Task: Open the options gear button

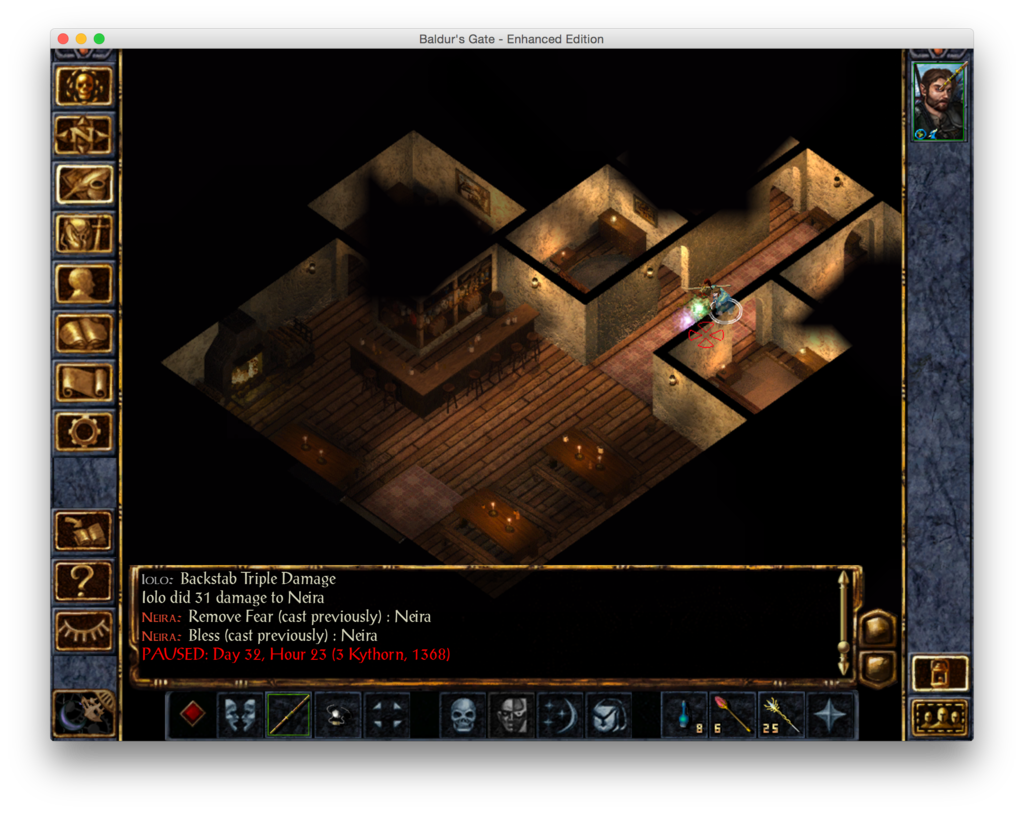Action: coord(84,431)
